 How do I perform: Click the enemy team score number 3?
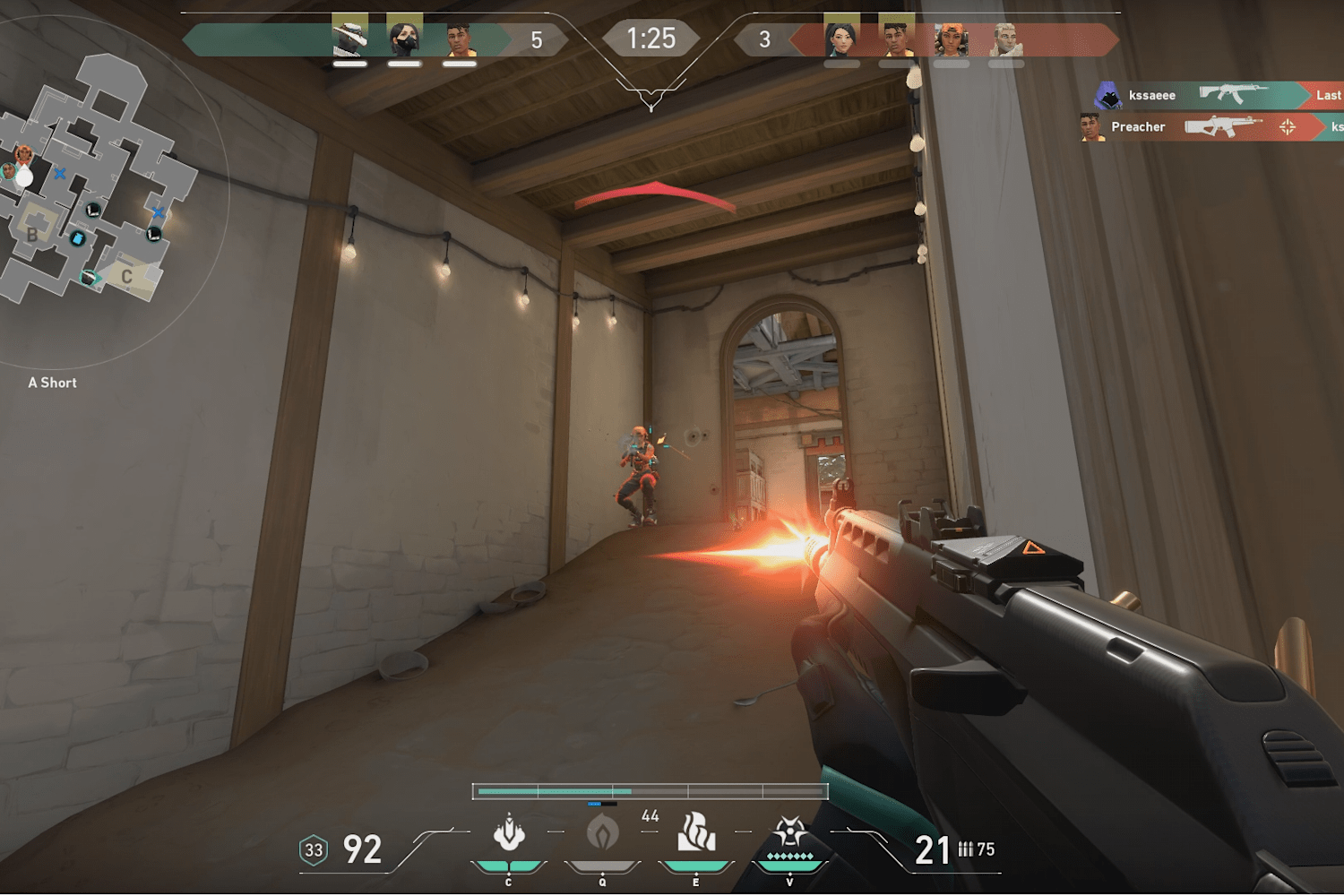(766, 38)
